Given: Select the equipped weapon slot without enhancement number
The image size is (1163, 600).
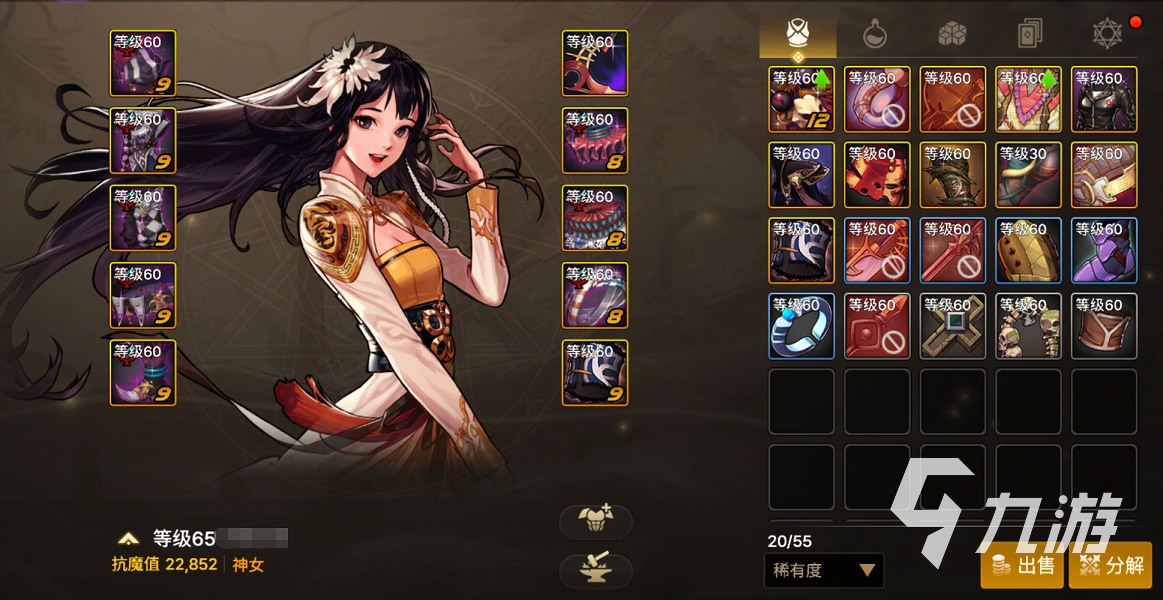Looking at the screenshot, I should point(595,64).
